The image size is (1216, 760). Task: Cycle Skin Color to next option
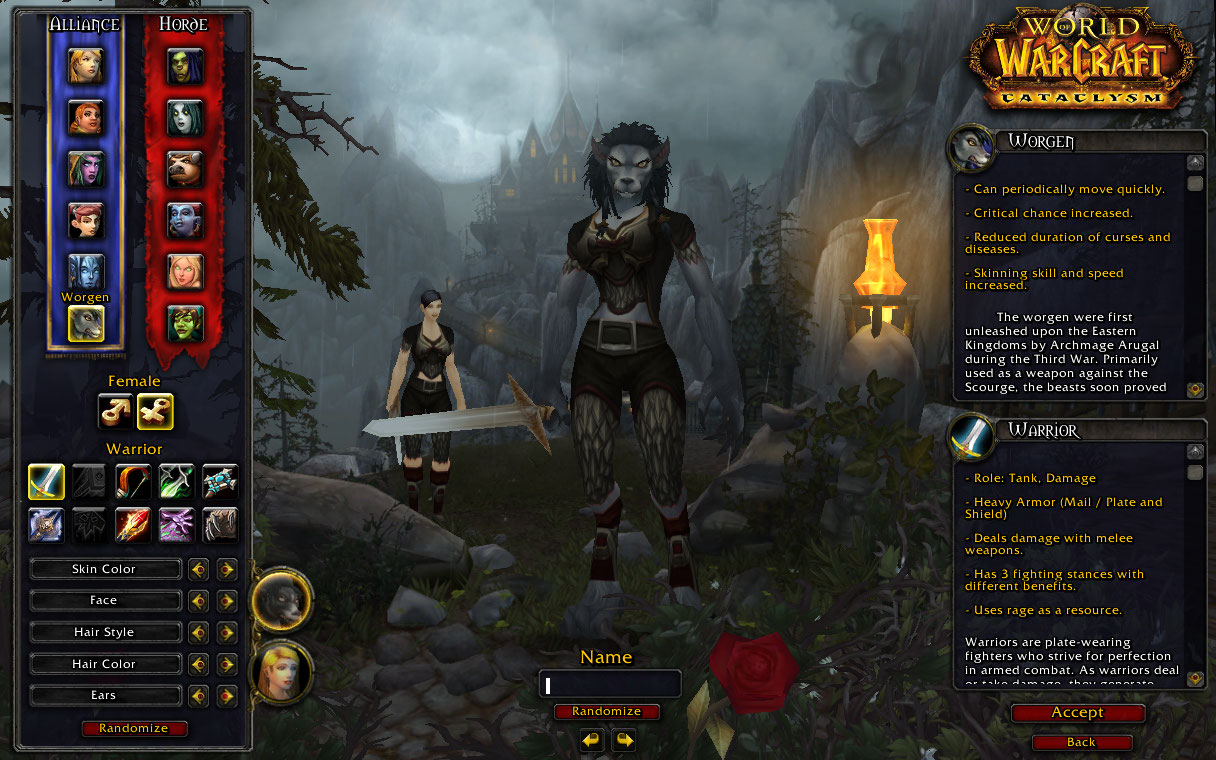pos(227,569)
